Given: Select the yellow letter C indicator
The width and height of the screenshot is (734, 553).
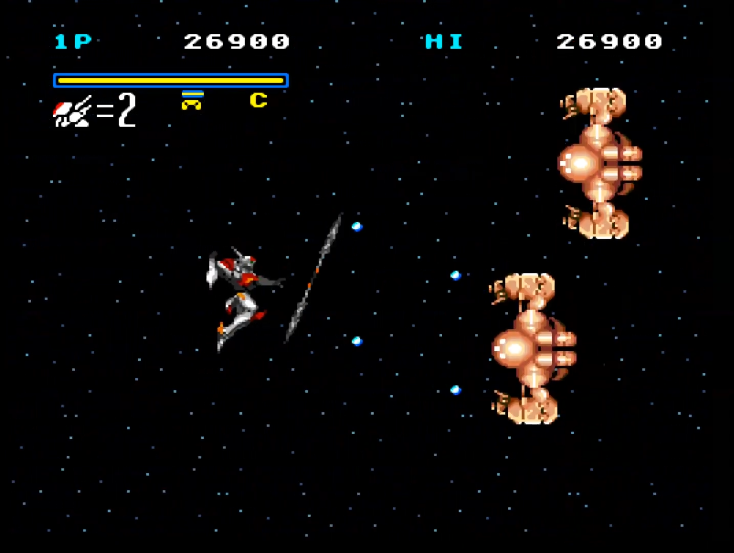Looking at the screenshot, I should click(259, 100).
